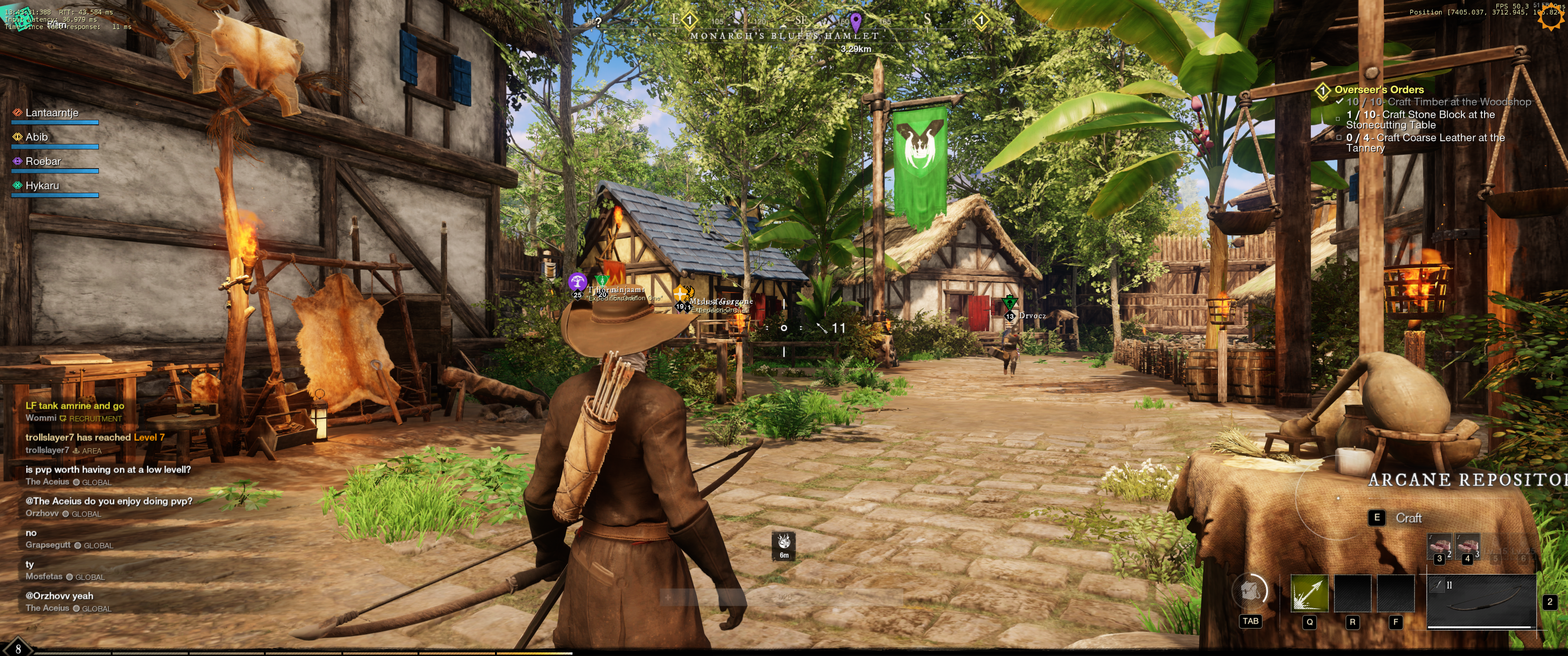Choose Roebar in the party list

click(42, 162)
